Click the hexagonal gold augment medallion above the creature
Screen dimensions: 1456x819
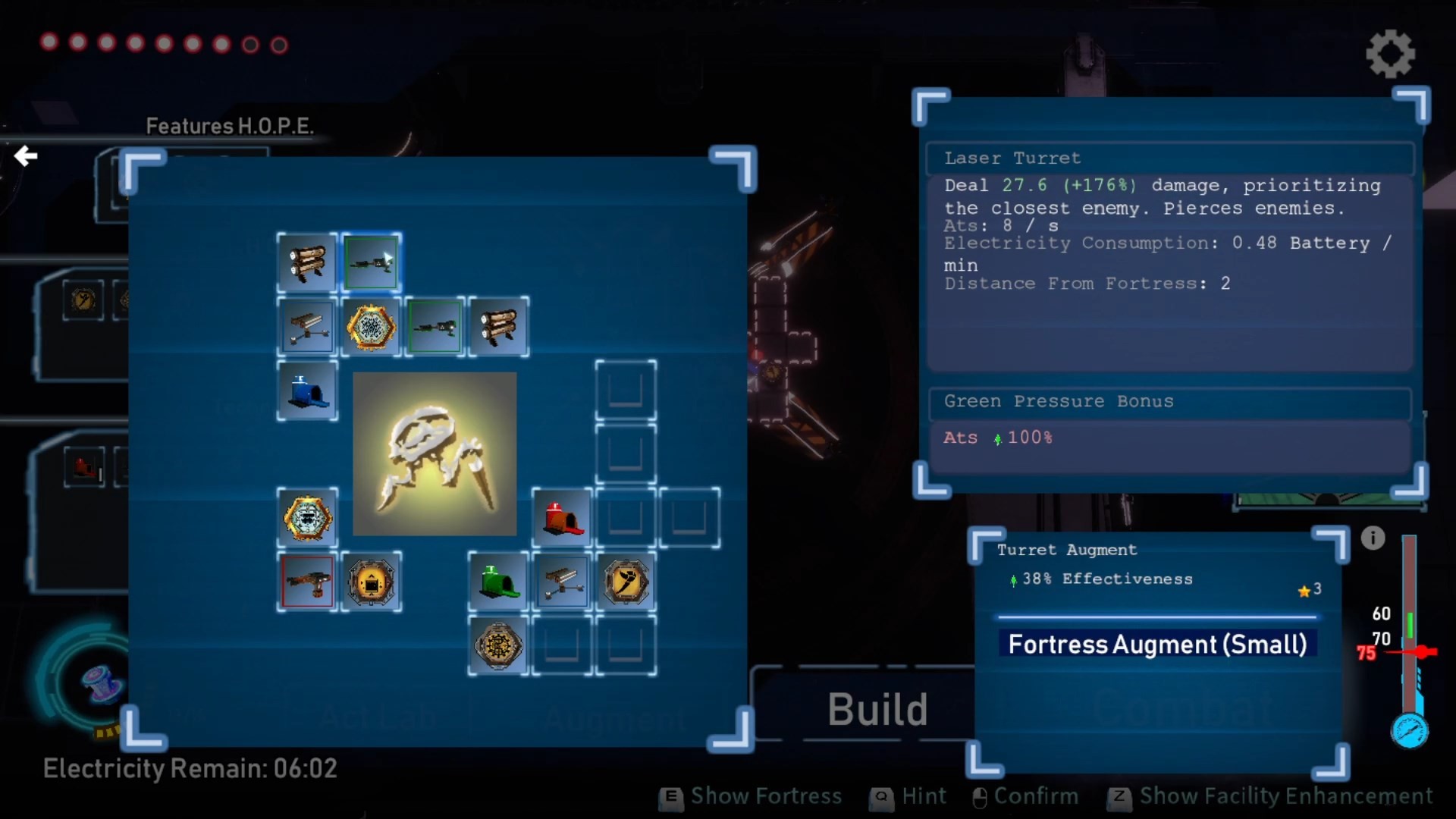(372, 327)
